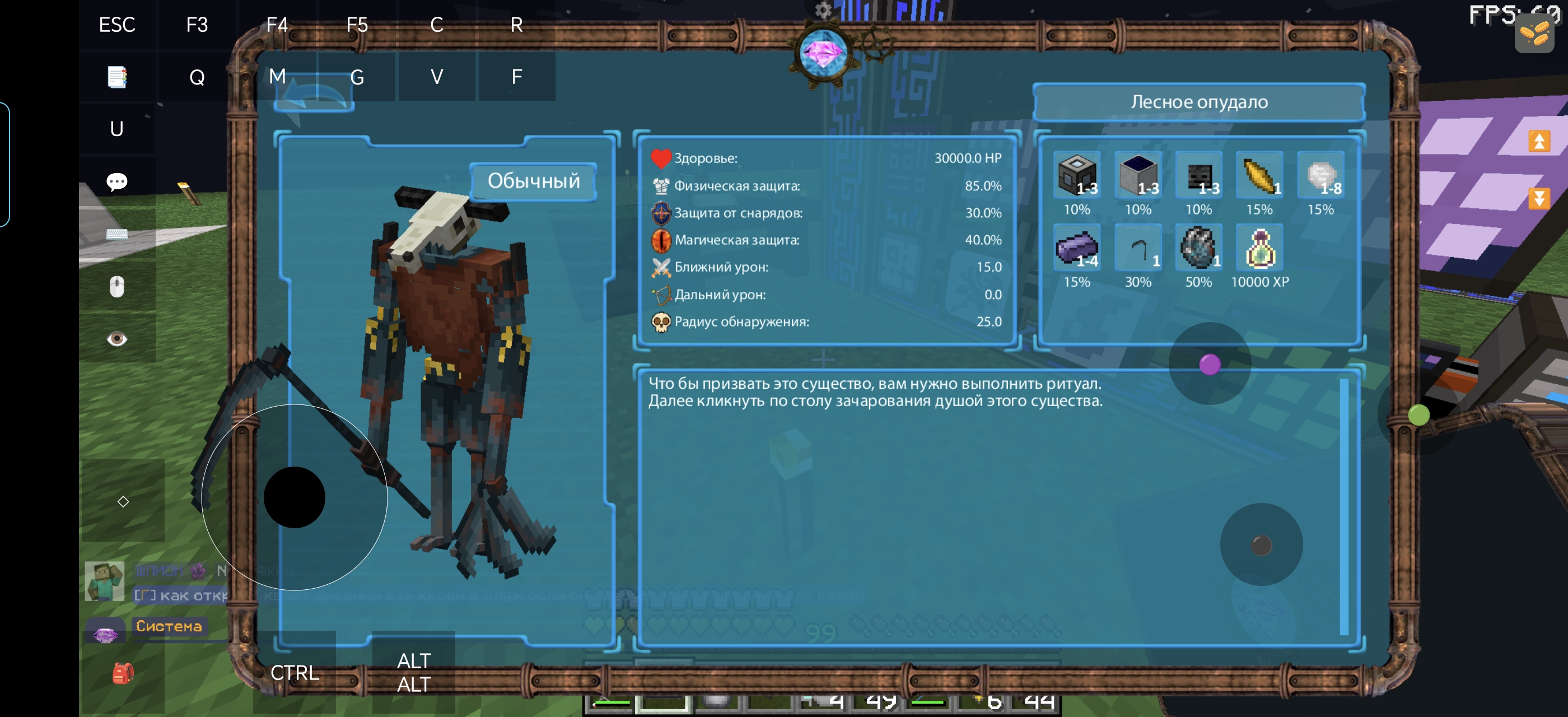Select the wither skull loot slot
This screenshot has width=1568, height=717.
1198,175
